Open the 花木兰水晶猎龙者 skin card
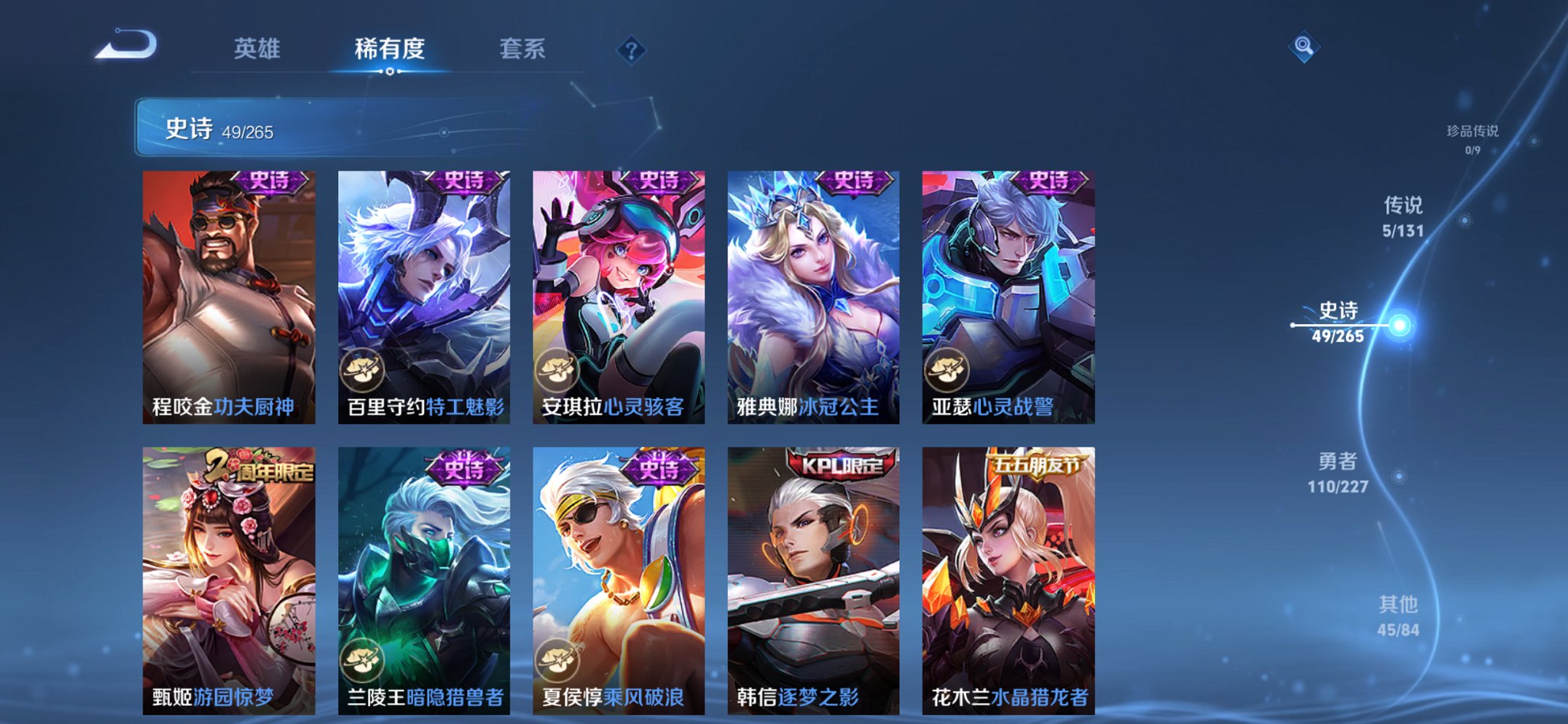The height and width of the screenshot is (724, 1568). click(x=1005, y=575)
